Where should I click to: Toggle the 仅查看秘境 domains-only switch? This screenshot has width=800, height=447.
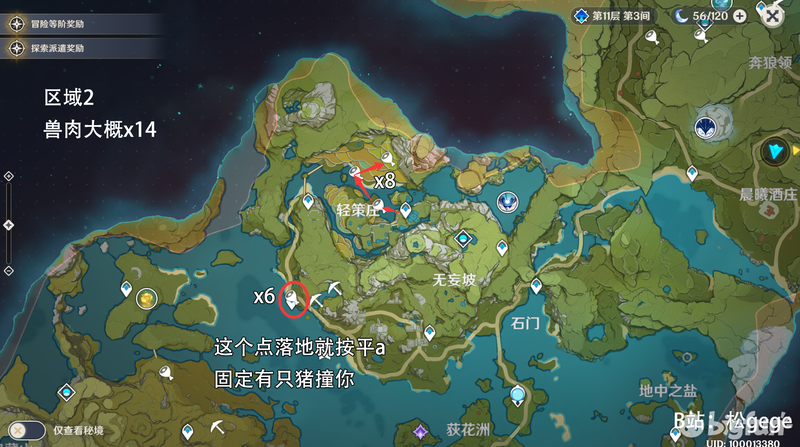click(28, 430)
